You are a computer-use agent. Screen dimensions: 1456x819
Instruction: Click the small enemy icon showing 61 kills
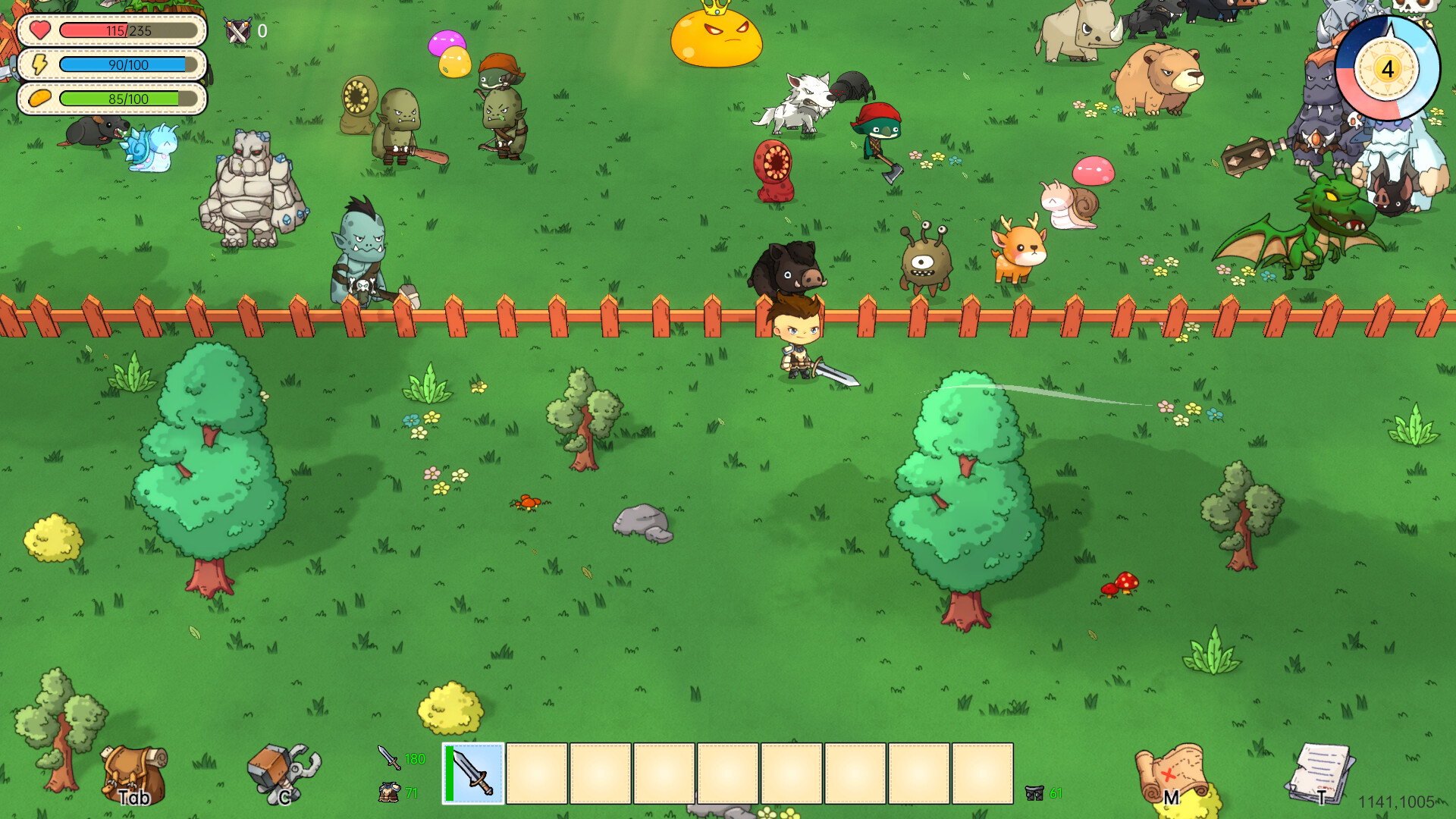pos(1036,792)
